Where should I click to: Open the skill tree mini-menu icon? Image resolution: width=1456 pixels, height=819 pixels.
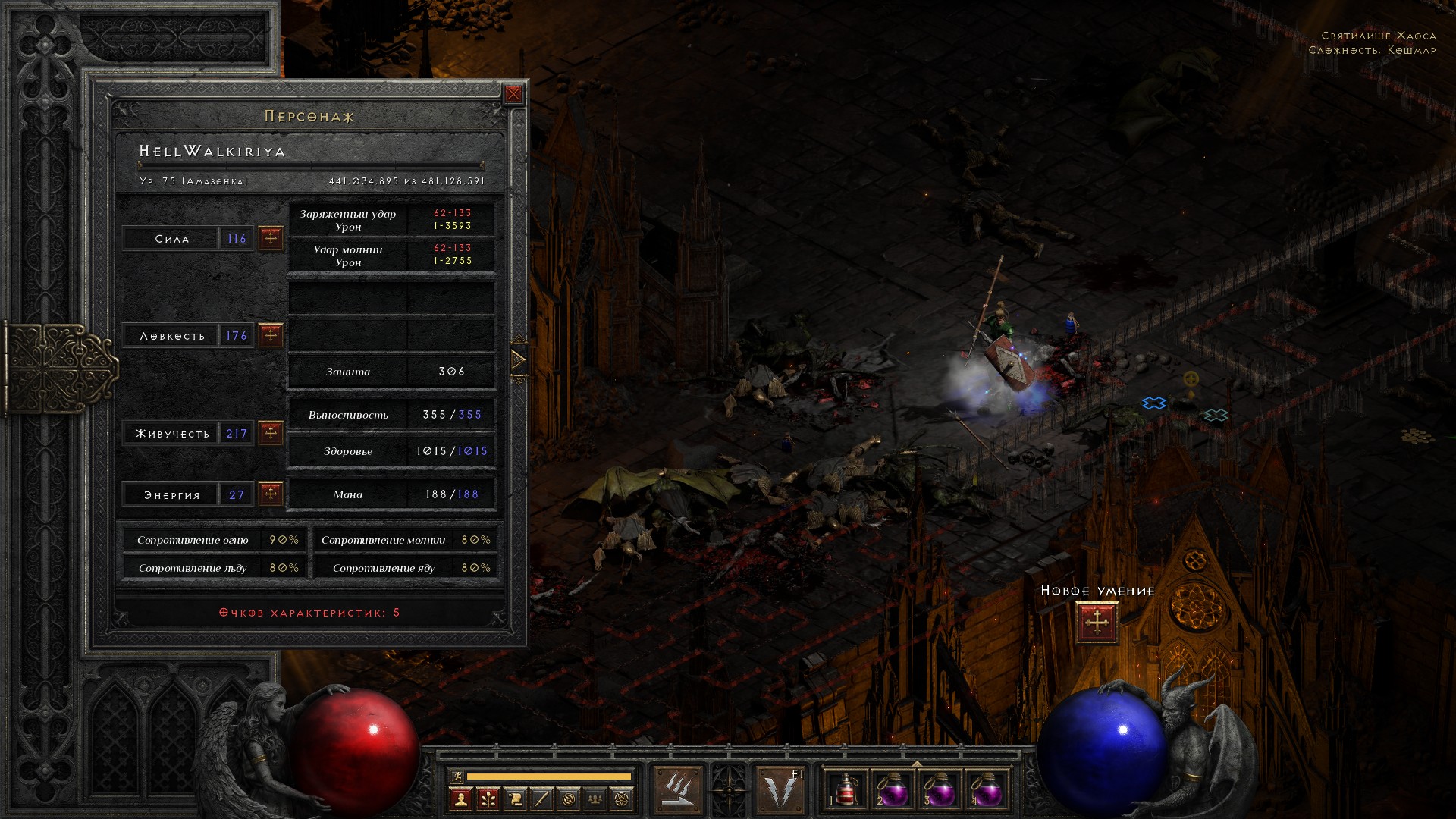[488, 799]
